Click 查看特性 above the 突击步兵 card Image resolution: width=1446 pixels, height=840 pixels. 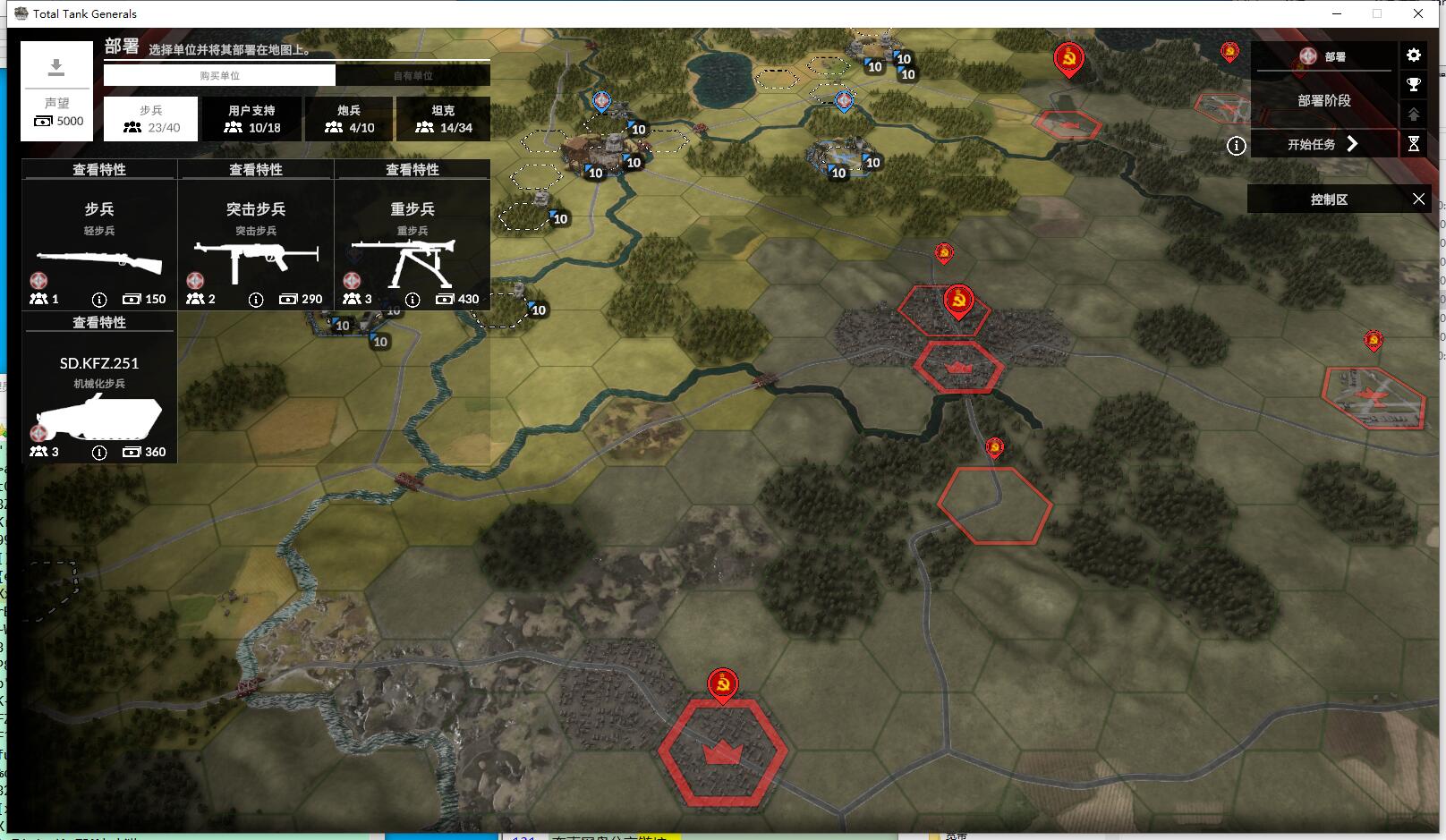[256, 170]
